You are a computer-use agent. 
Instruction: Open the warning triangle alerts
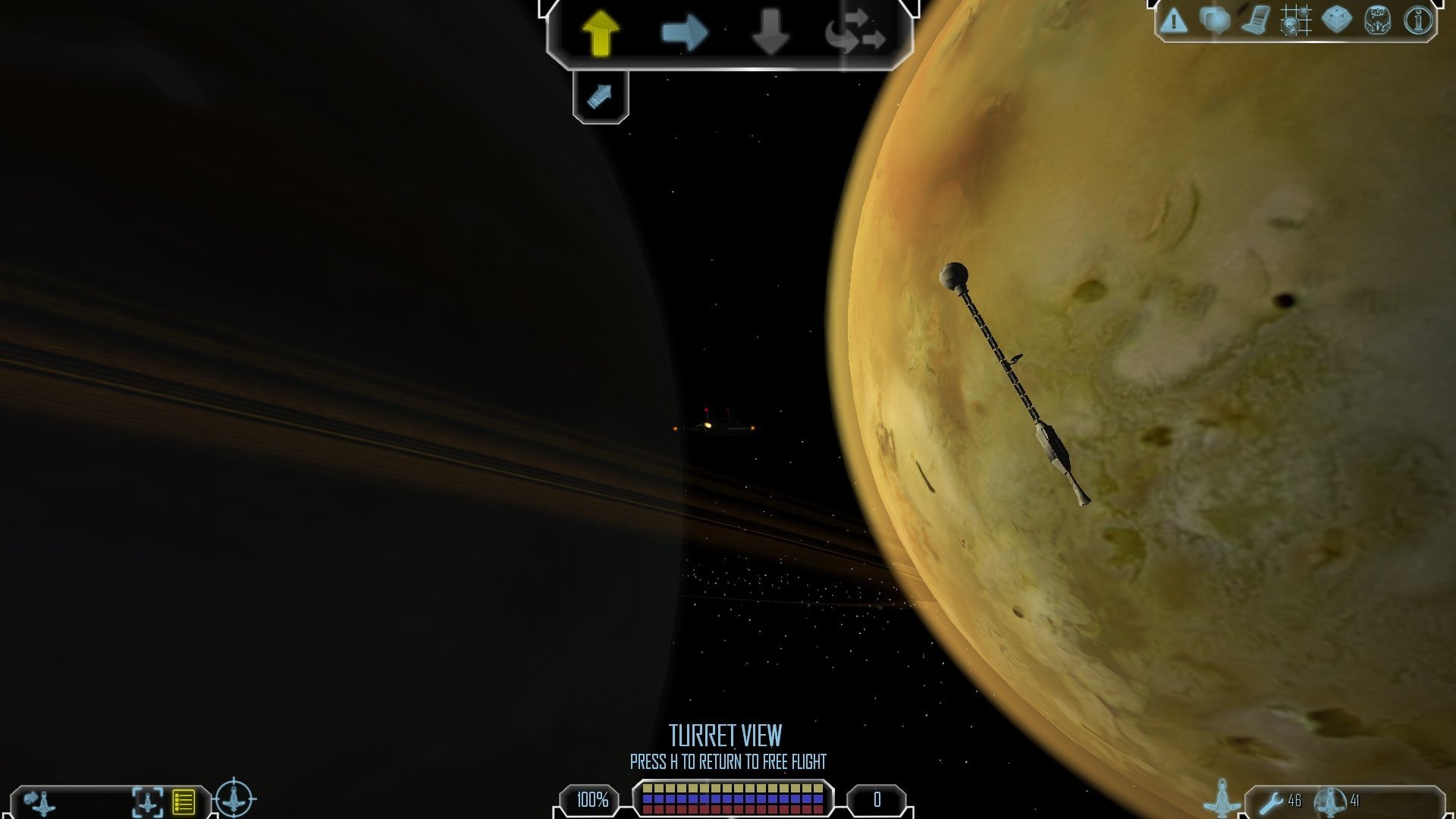(x=1174, y=20)
